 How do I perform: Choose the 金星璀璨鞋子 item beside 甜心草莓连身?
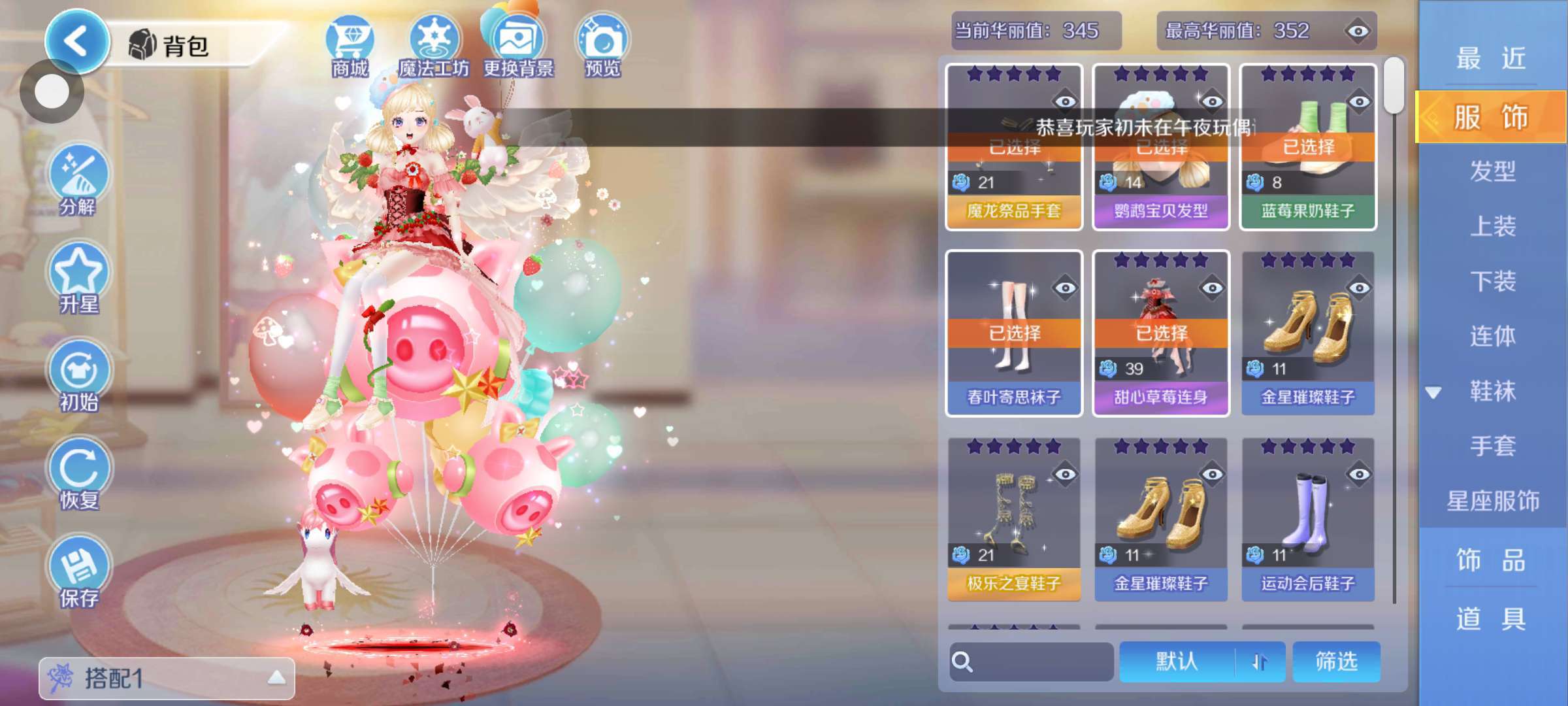pyautogui.click(x=1308, y=333)
